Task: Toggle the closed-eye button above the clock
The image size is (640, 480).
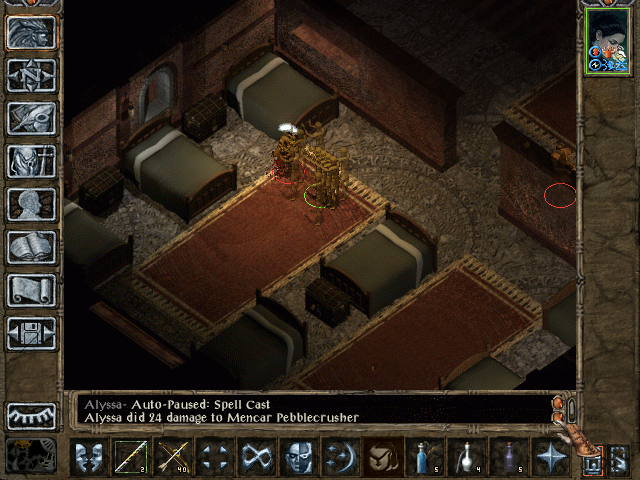Action: [x=31, y=415]
